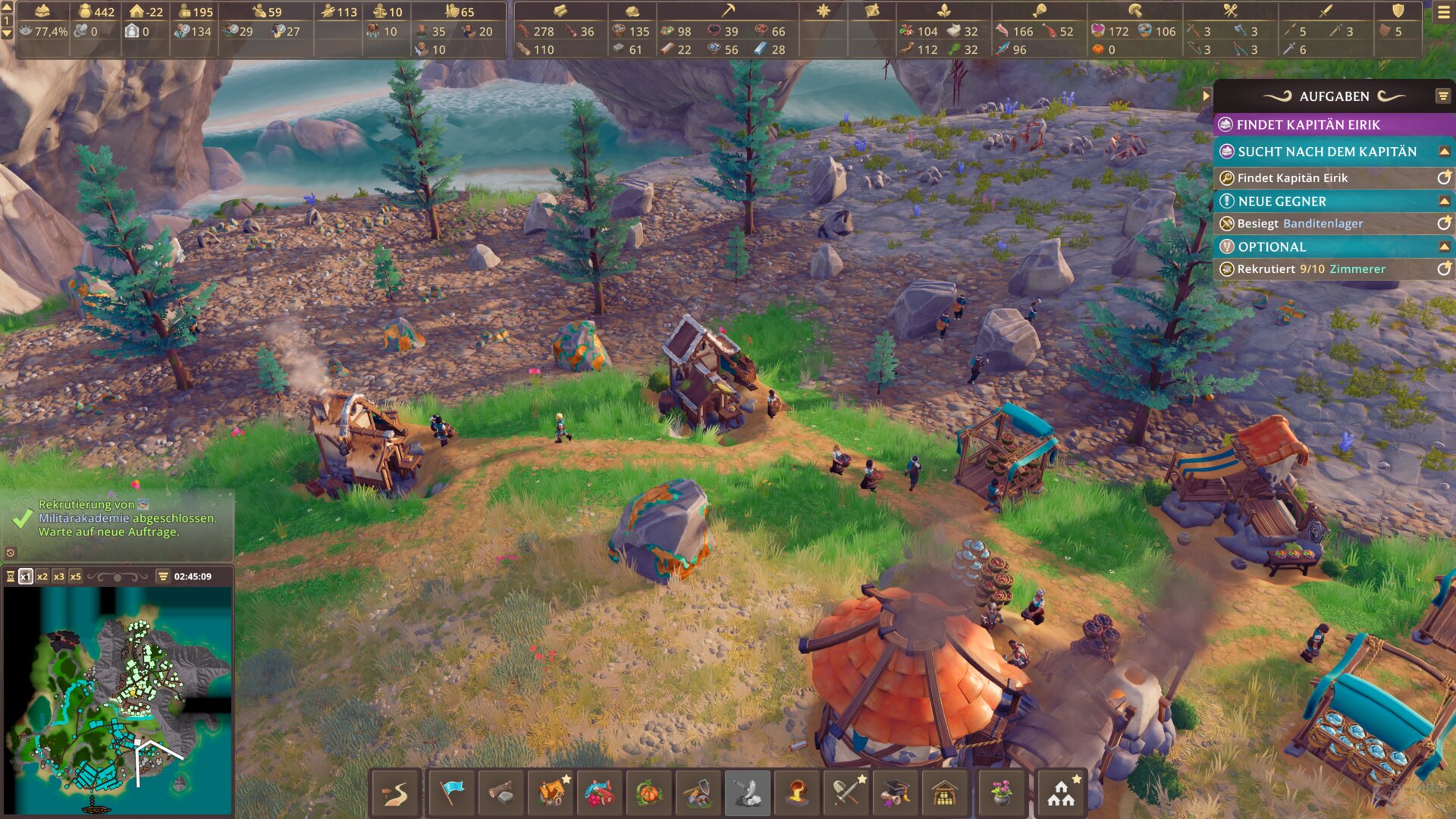The image size is (1456, 819).
Task: Choose the pumpkin farming build category
Action: click(649, 793)
